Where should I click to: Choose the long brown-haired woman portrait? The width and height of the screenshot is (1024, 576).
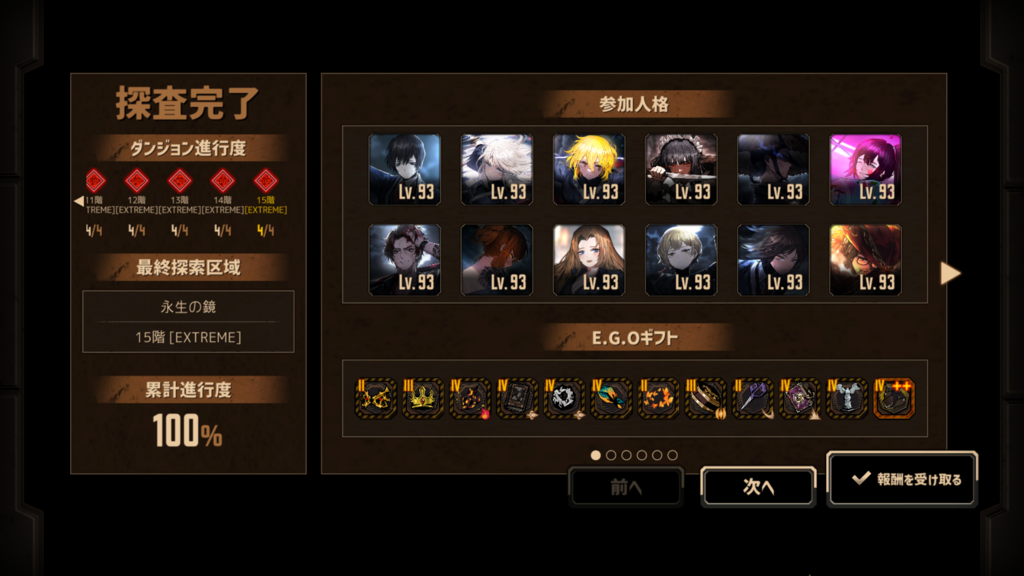(589, 260)
